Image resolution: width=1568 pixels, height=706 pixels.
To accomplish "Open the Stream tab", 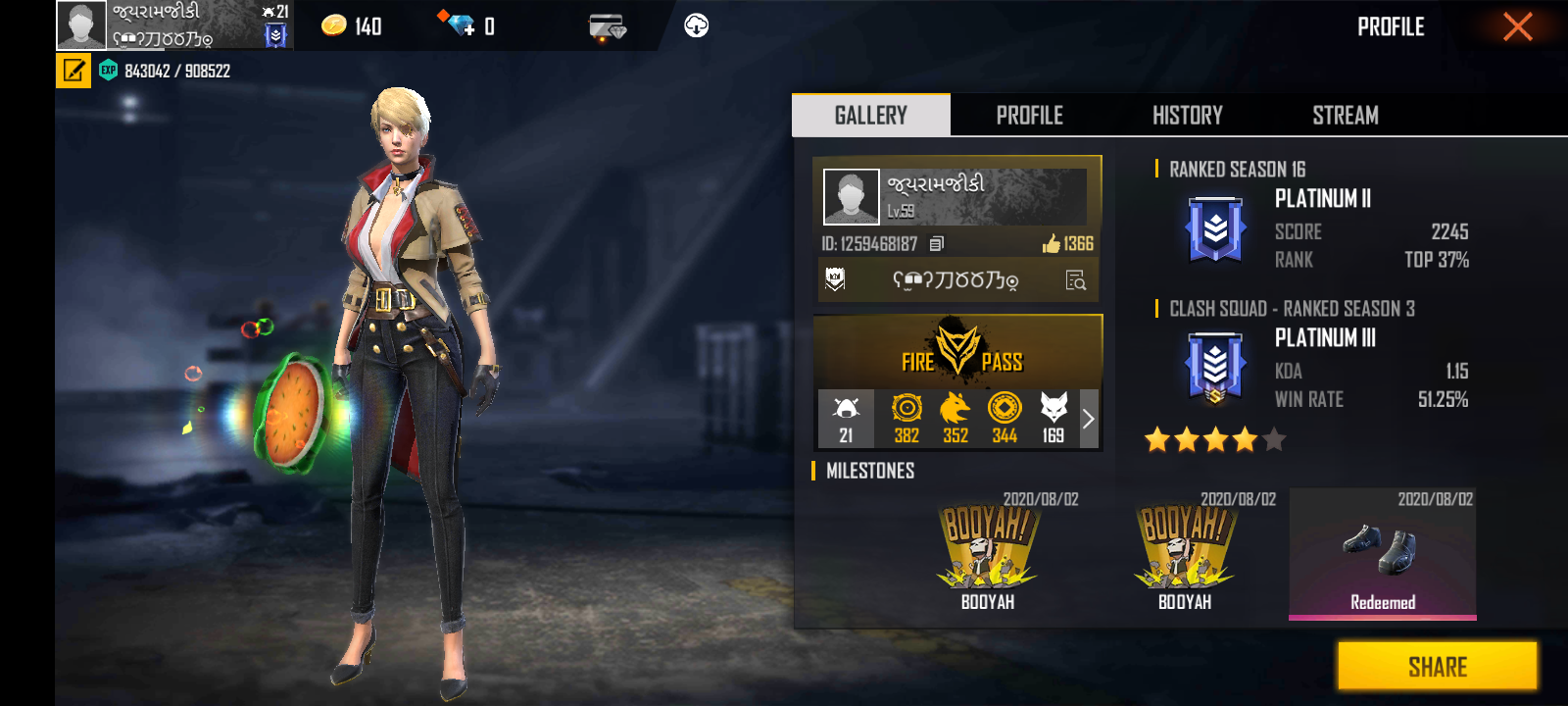I will tap(1345, 116).
